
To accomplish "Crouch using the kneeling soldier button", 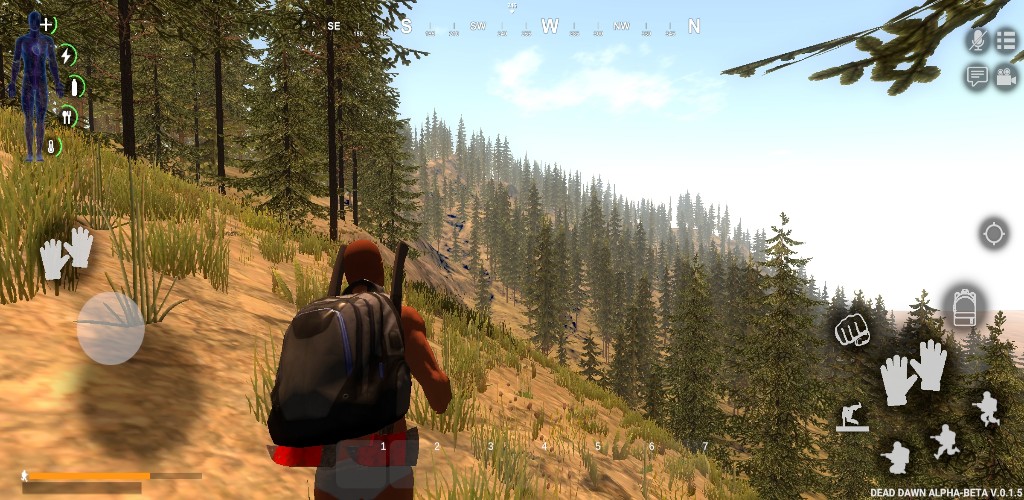I will [x=896, y=457].
